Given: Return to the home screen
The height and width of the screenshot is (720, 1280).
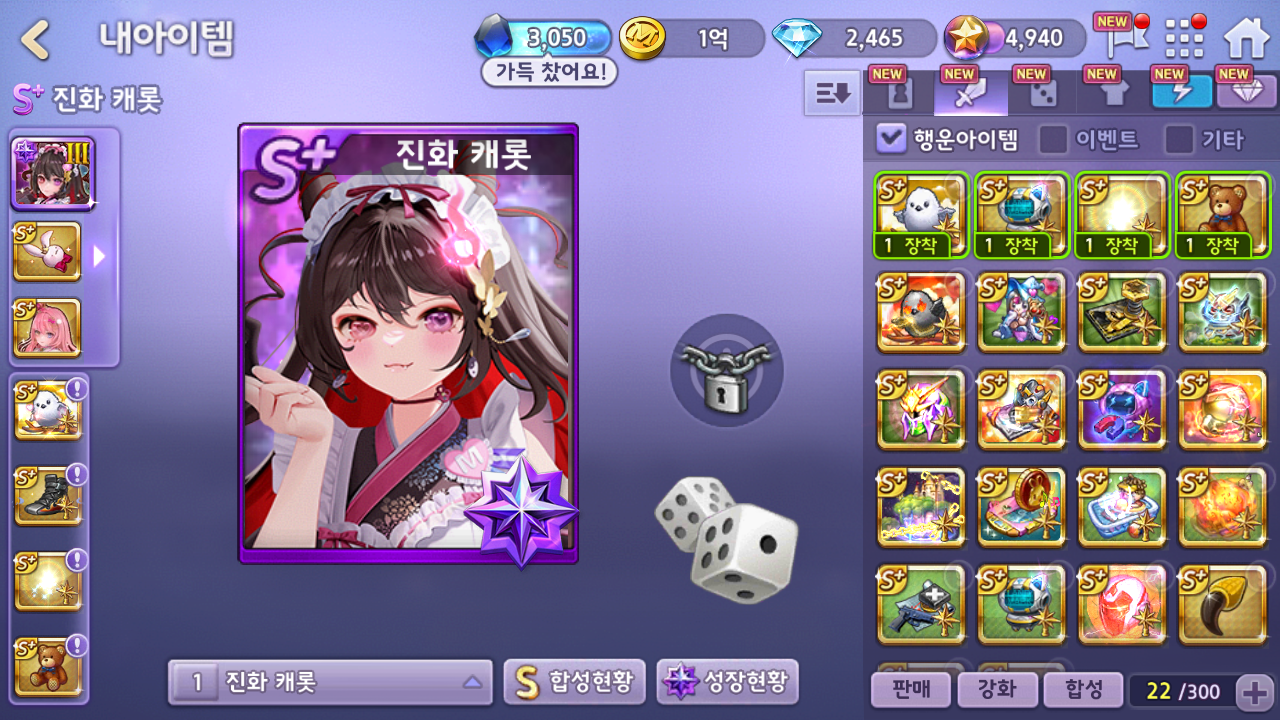Looking at the screenshot, I should pos(1245,40).
